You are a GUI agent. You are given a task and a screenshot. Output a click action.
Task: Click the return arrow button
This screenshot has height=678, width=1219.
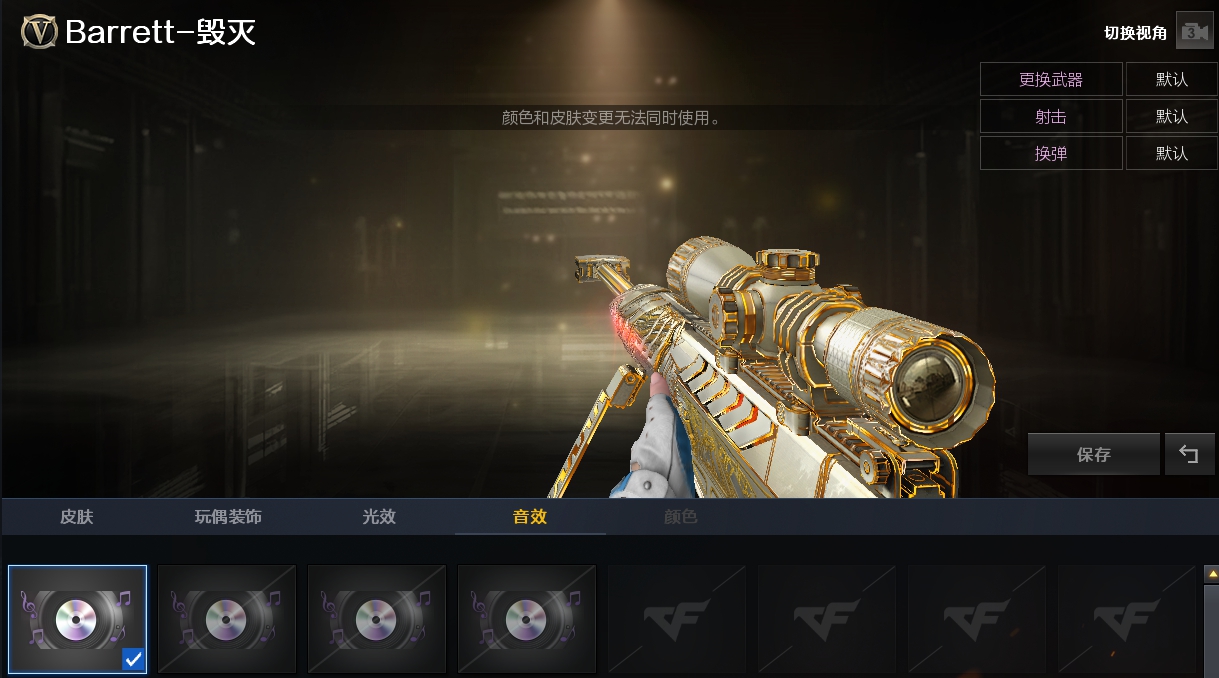[1189, 454]
